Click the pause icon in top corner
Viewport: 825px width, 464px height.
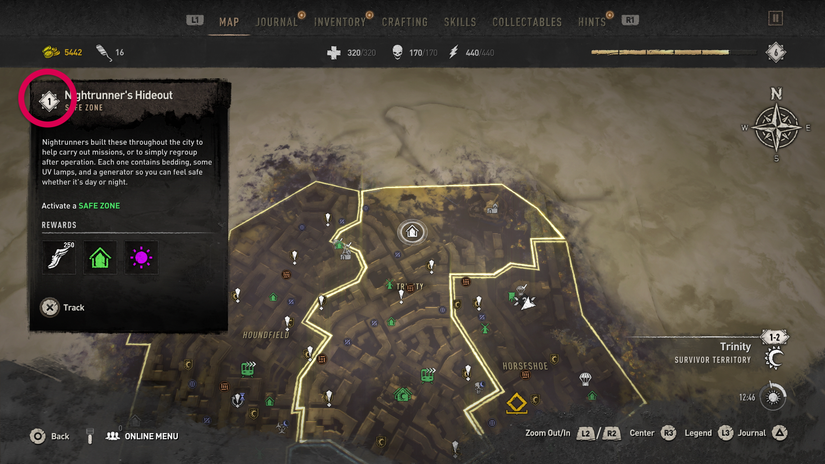point(776,19)
